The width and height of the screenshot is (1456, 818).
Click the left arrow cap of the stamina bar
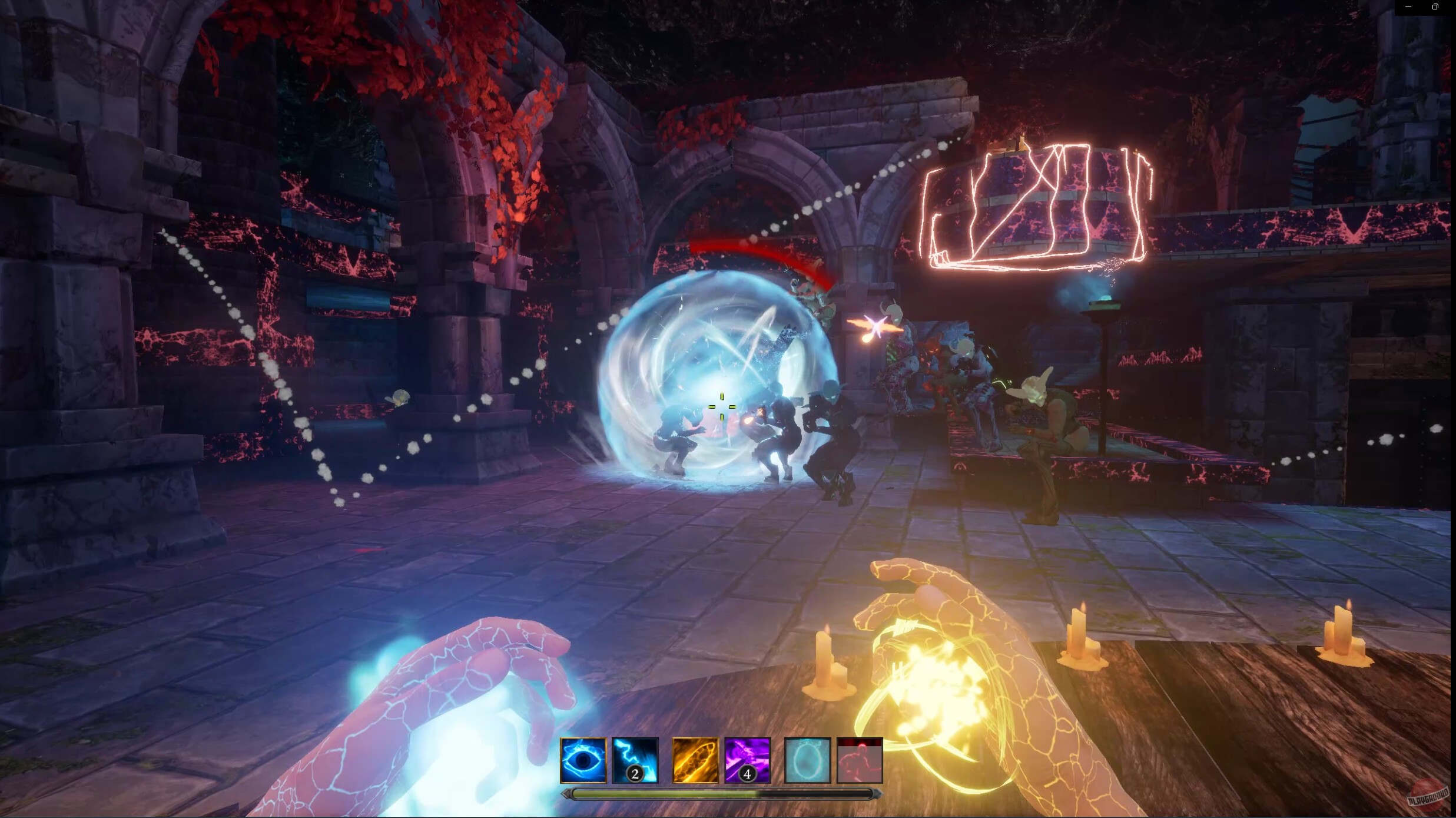567,792
